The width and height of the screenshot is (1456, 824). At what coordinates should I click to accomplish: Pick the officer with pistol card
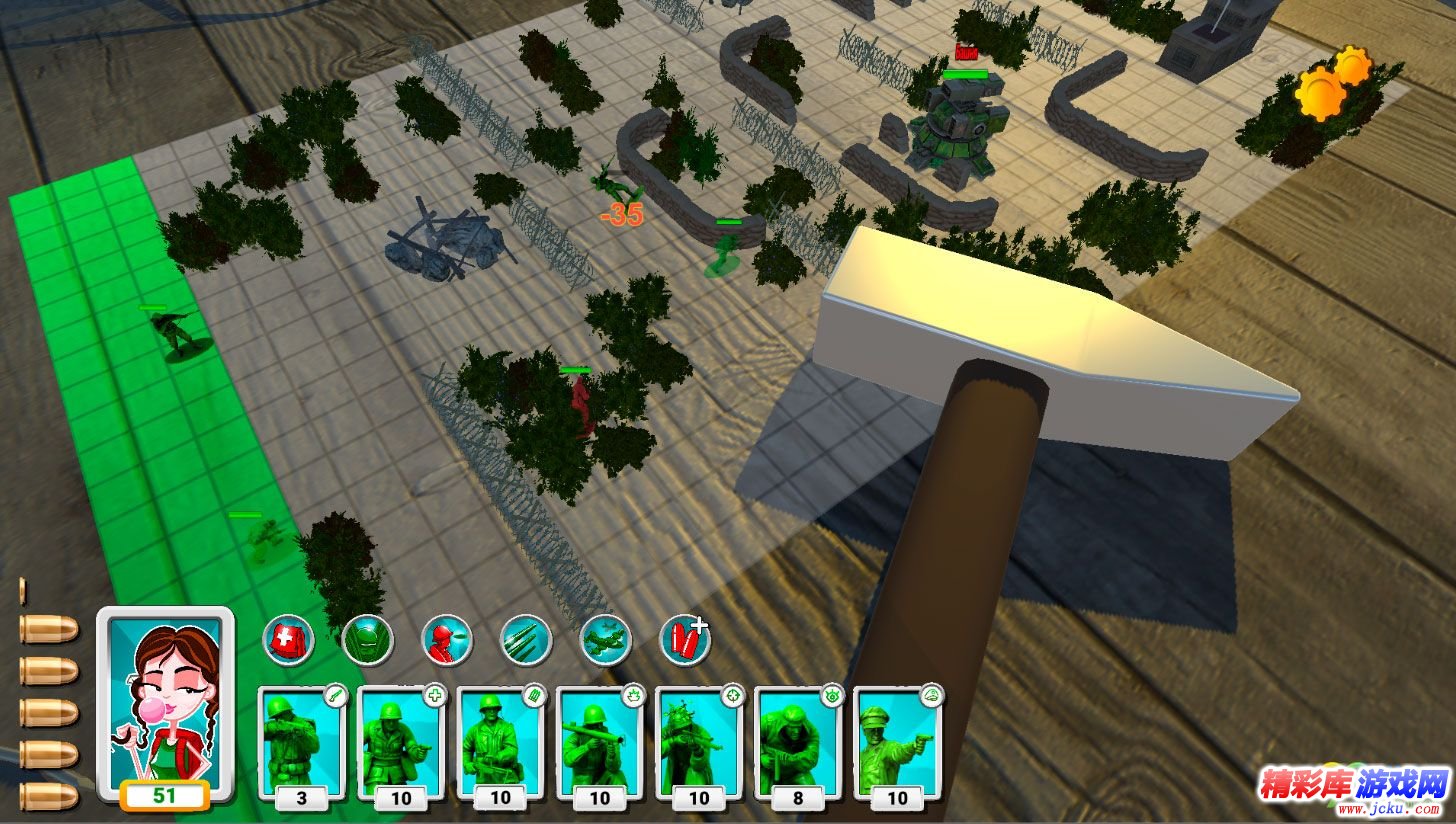897,741
